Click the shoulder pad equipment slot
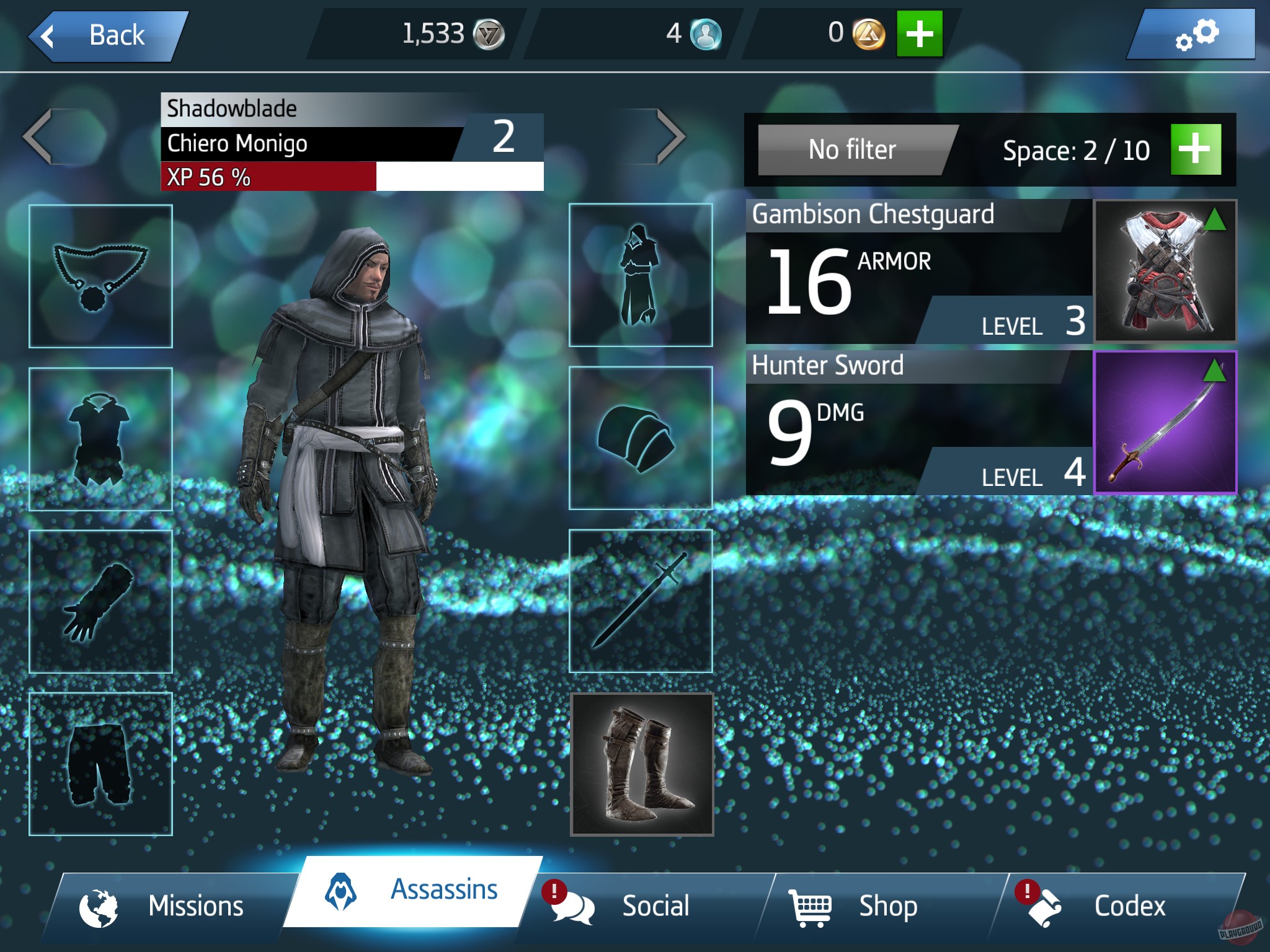The image size is (1270, 952). [641, 440]
